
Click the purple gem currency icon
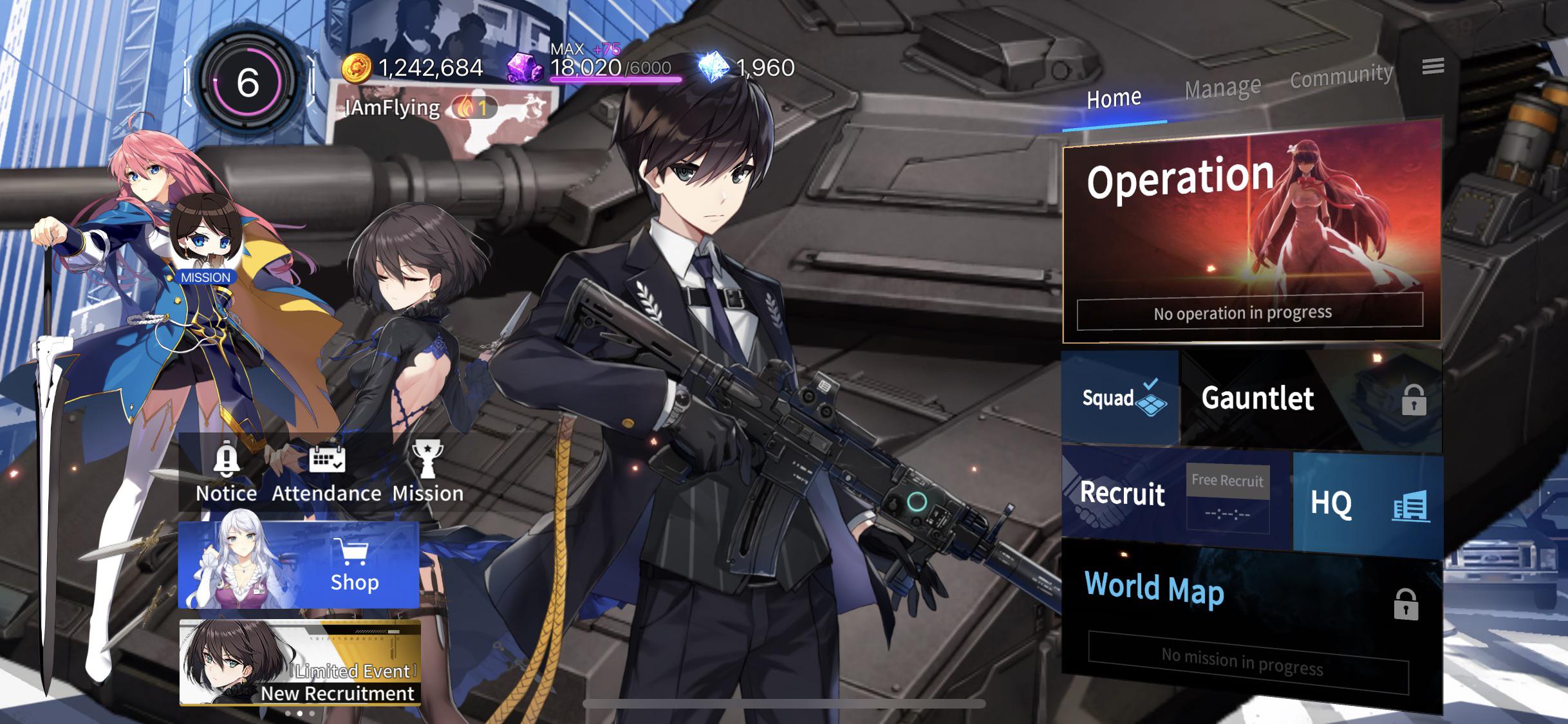(523, 68)
